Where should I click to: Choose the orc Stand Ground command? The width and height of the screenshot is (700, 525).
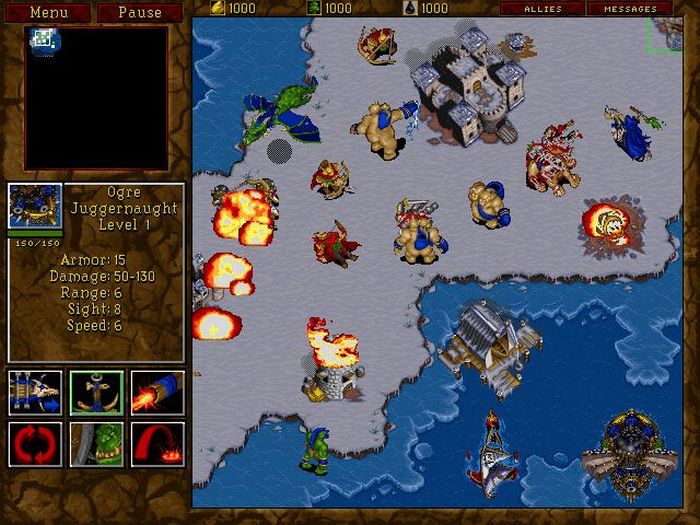point(96,445)
